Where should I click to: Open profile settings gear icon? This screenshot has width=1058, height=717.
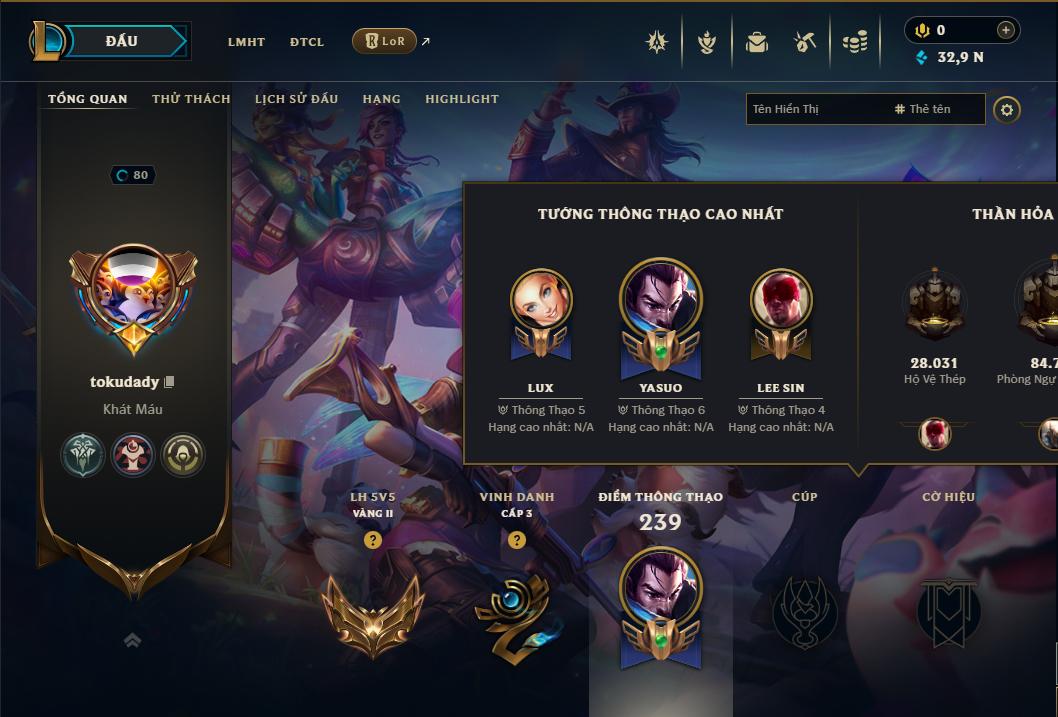[x=1007, y=110]
